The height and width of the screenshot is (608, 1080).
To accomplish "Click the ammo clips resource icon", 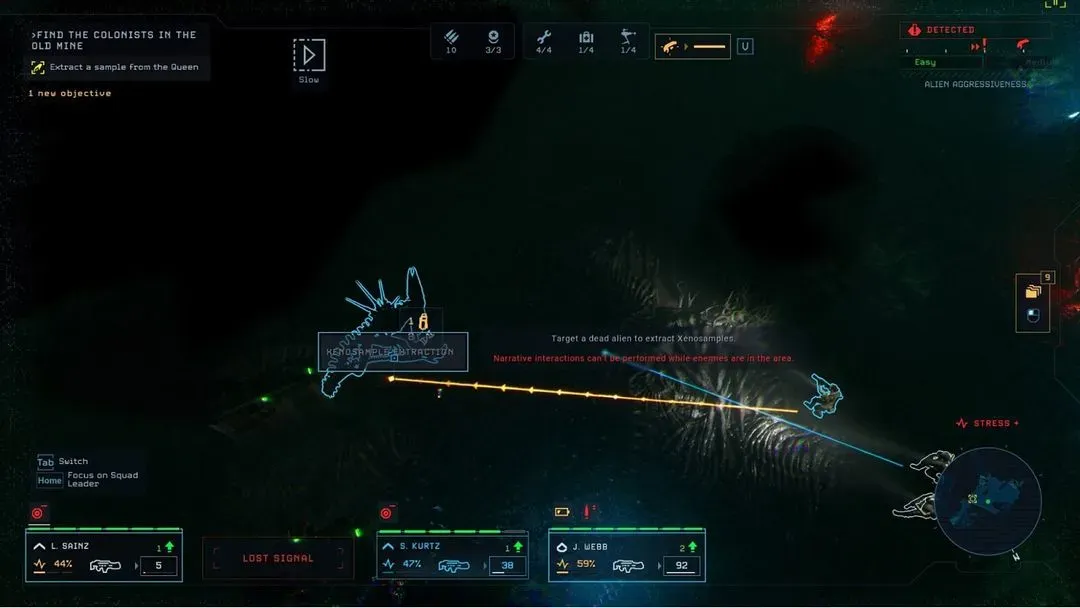I will (x=451, y=38).
